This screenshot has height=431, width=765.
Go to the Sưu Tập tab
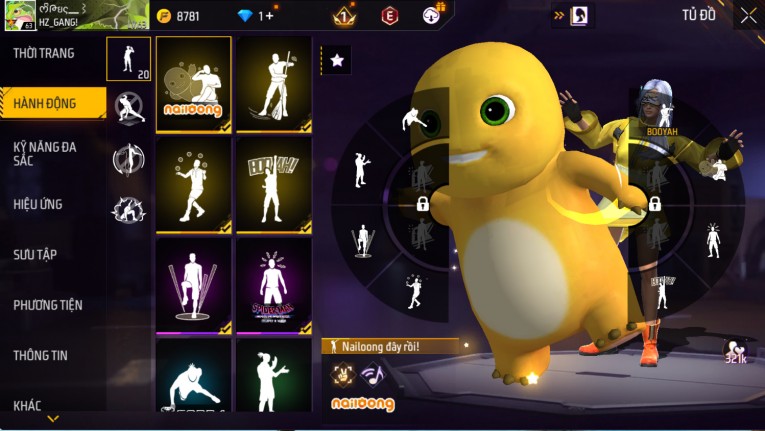pos(35,255)
